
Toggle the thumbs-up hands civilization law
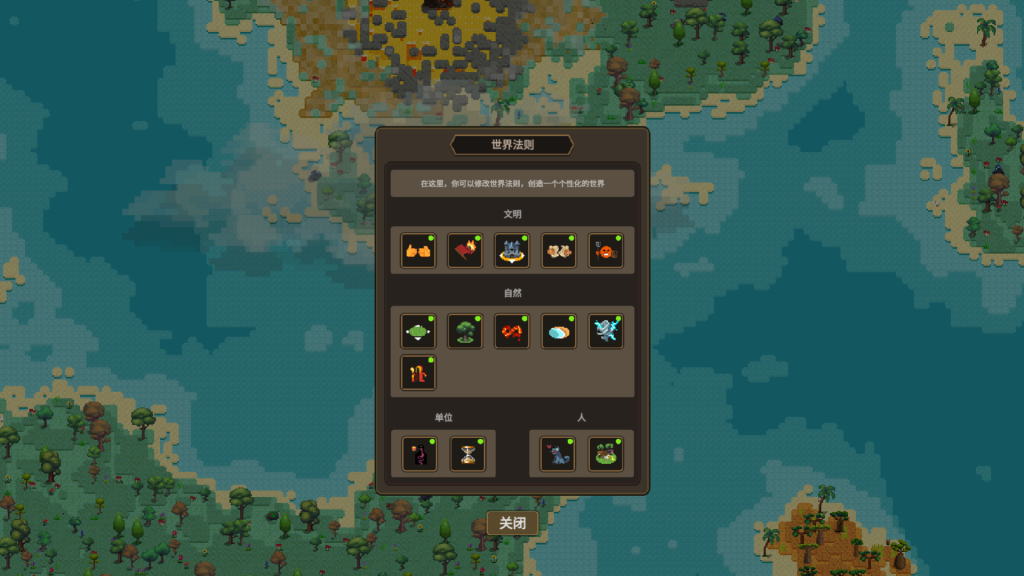(x=418, y=251)
